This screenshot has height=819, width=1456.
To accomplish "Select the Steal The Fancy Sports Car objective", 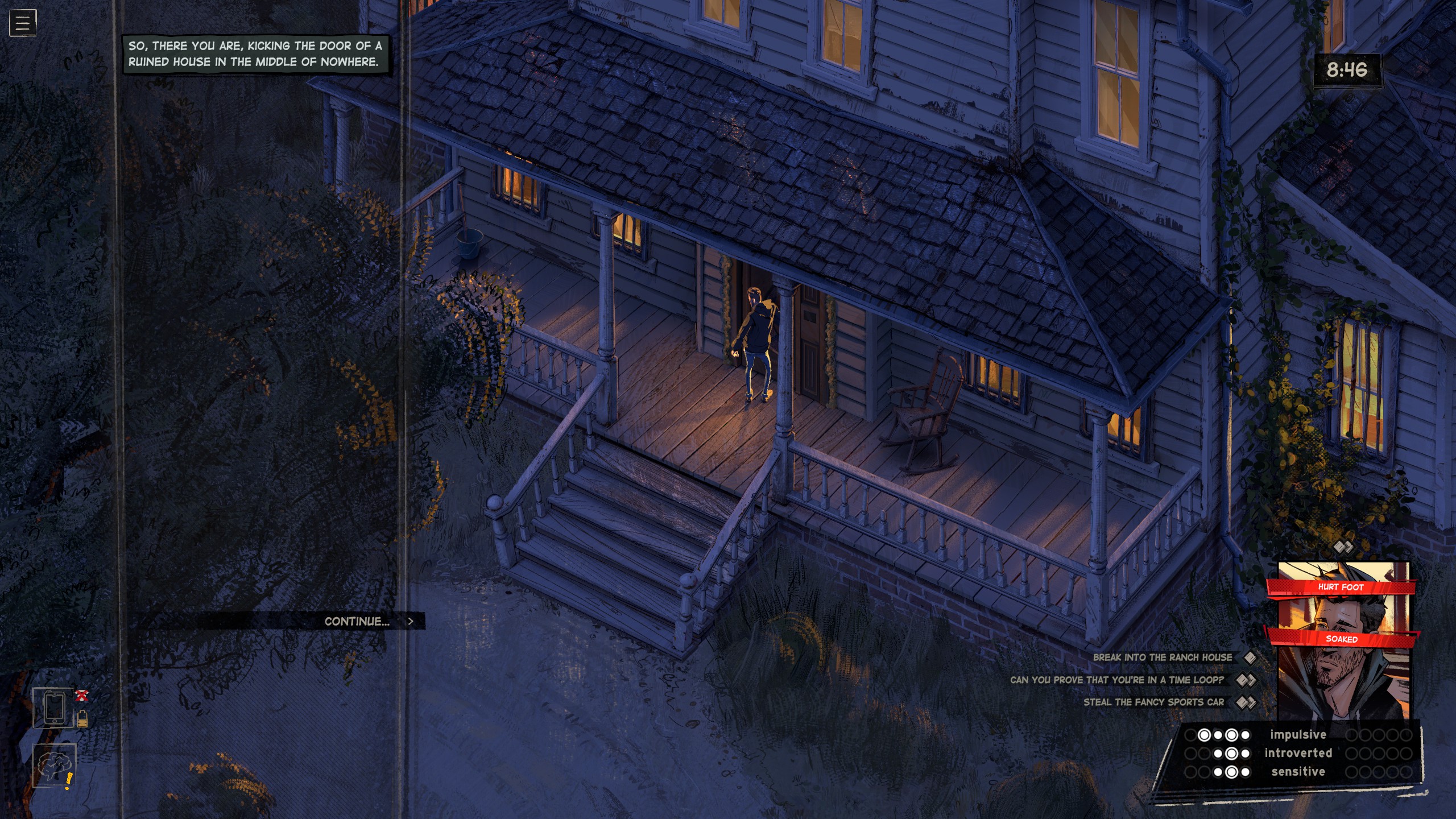I will 1153,702.
